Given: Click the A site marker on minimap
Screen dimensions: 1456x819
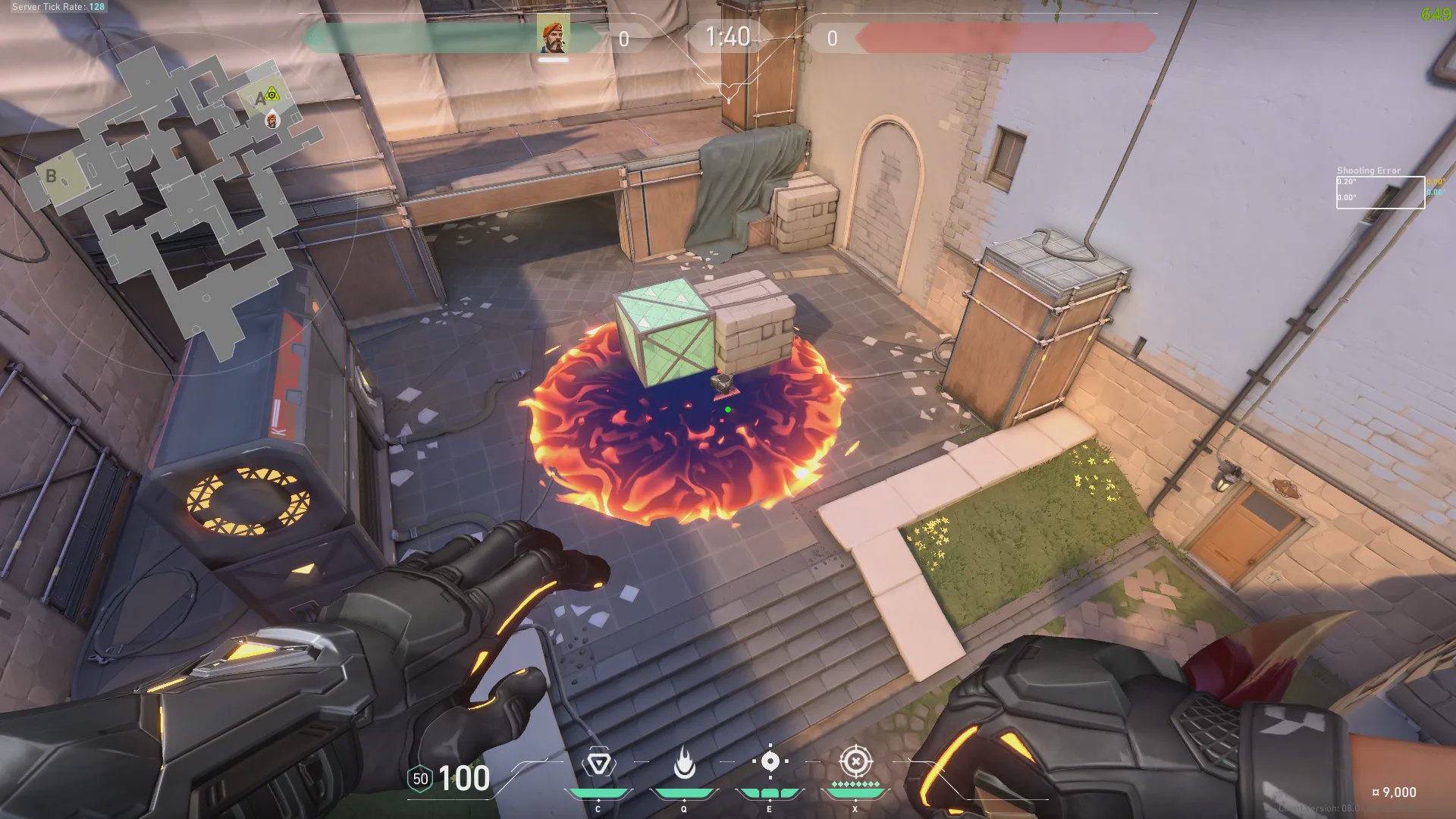Looking at the screenshot, I should pos(261,99).
